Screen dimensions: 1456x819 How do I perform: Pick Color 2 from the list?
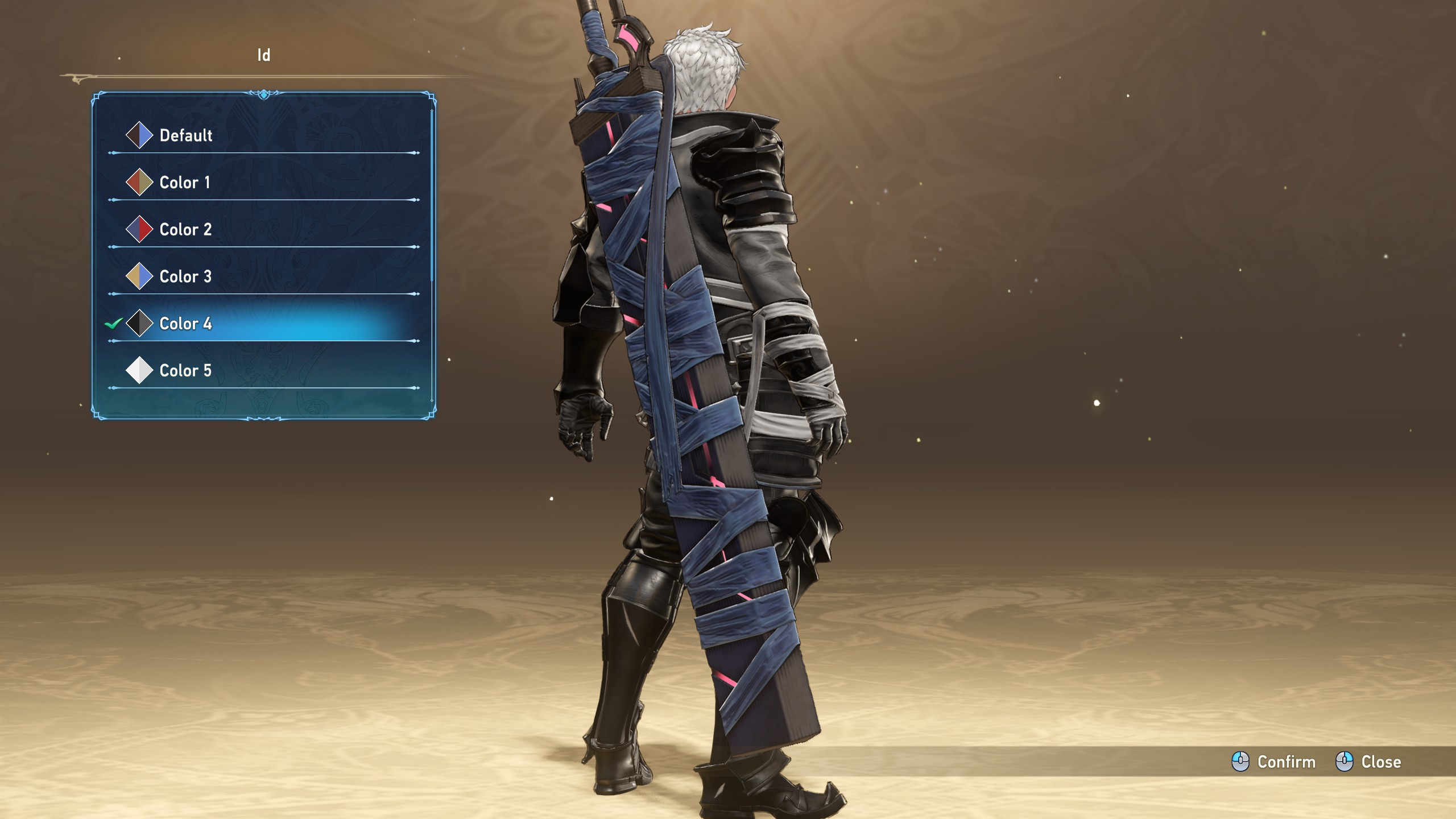point(185,230)
